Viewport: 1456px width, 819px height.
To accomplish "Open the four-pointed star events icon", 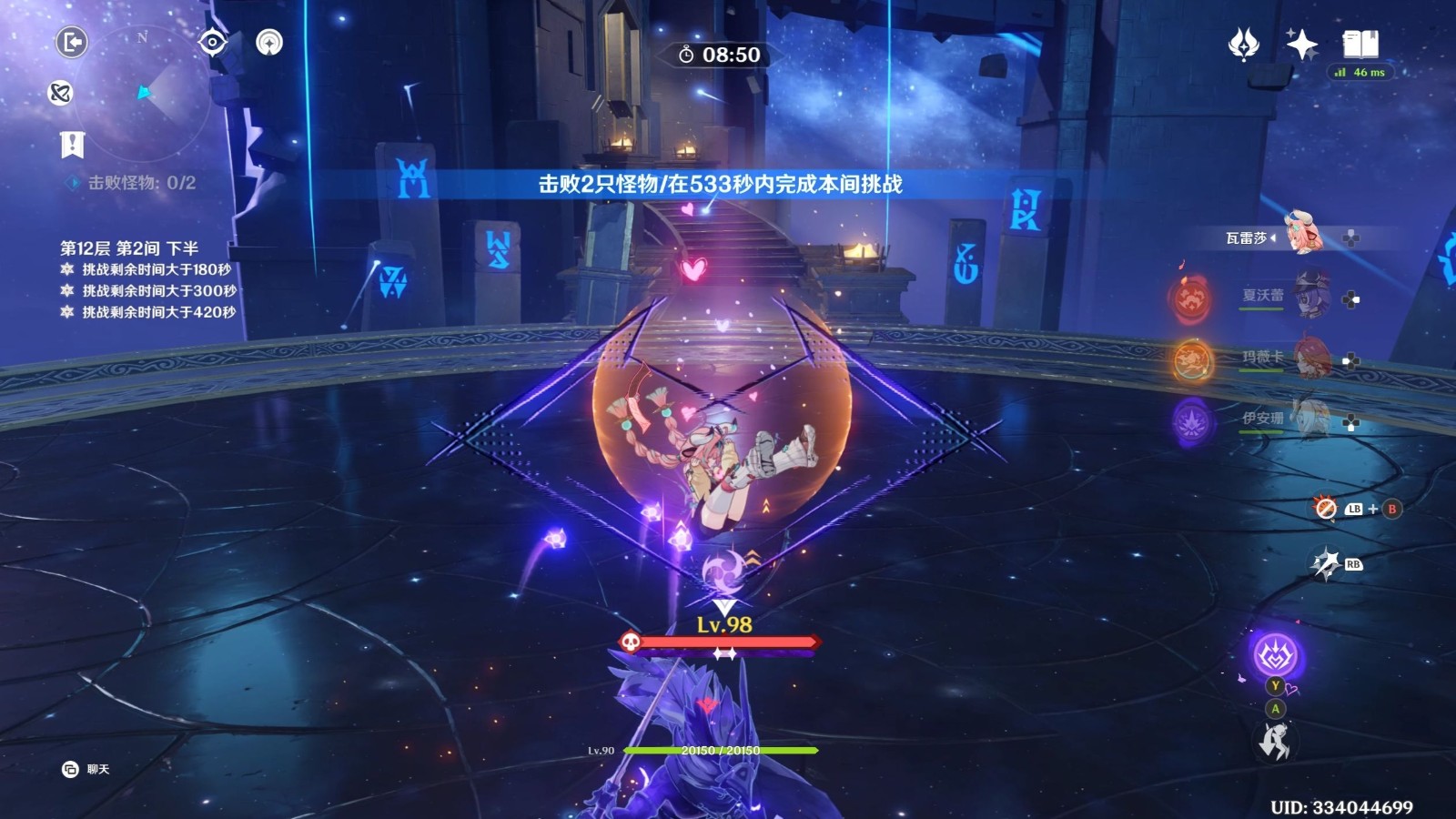I will click(1301, 44).
